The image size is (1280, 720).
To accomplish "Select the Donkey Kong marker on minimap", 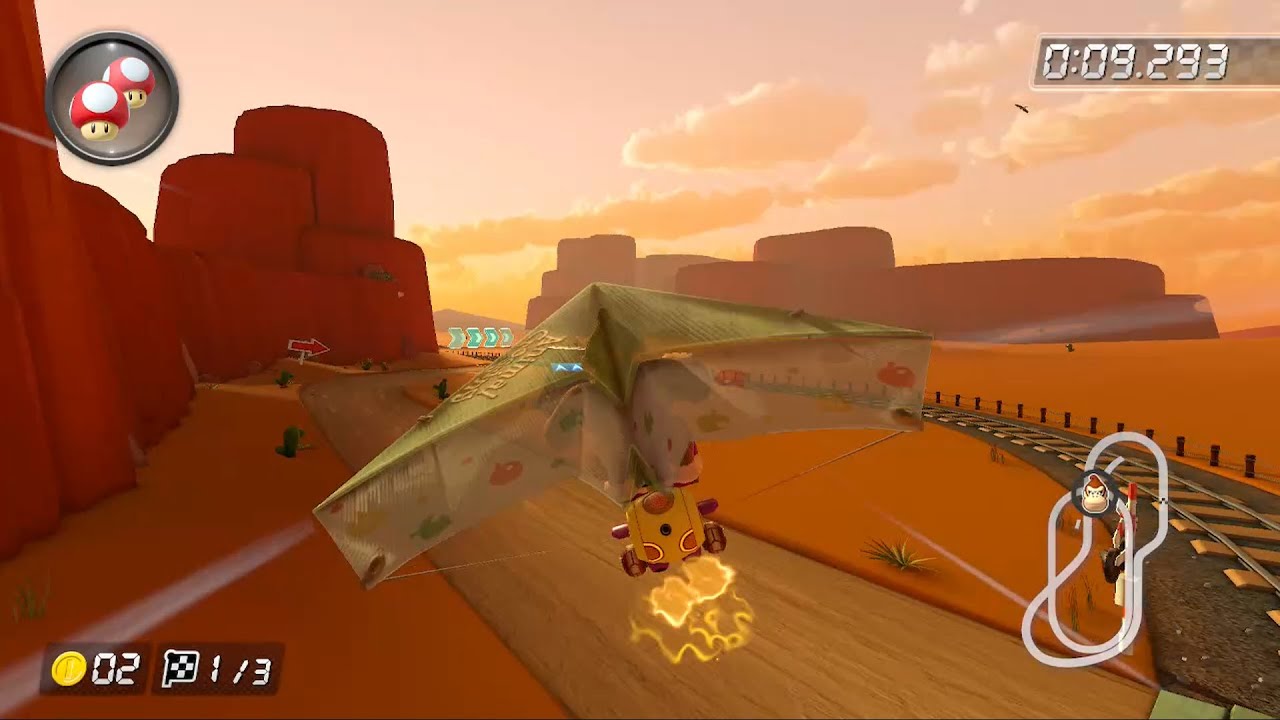I will [1095, 493].
